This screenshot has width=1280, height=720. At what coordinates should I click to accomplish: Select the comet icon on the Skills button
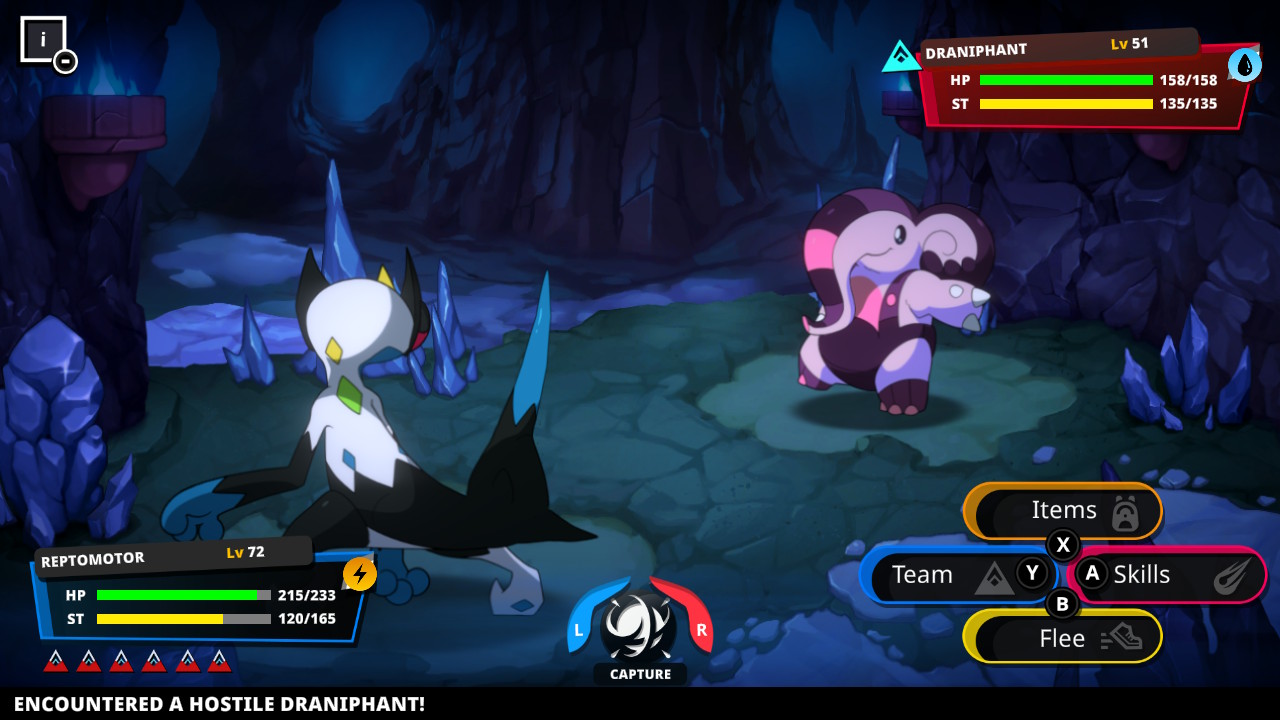tap(1234, 575)
